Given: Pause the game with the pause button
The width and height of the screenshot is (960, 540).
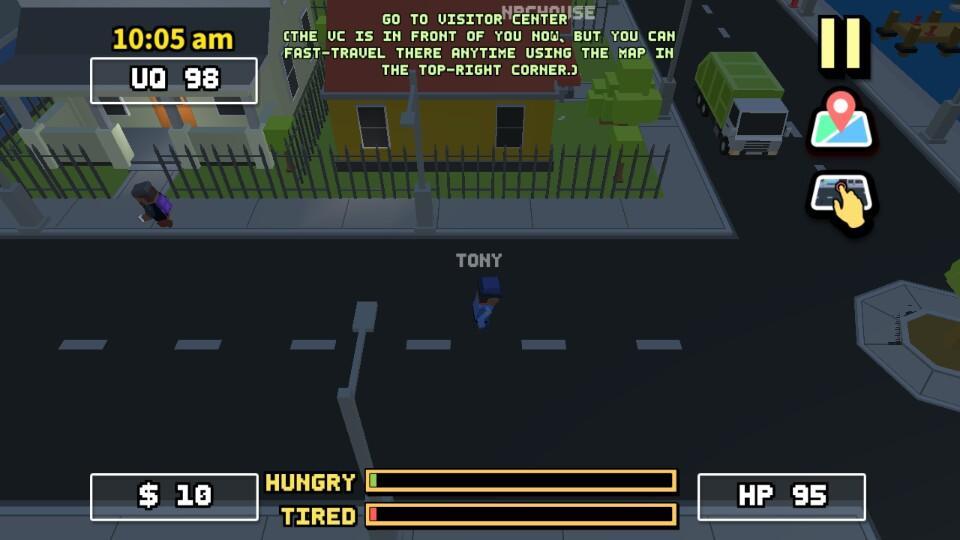Looking at the screenshot, I should [x=841, y=45].
